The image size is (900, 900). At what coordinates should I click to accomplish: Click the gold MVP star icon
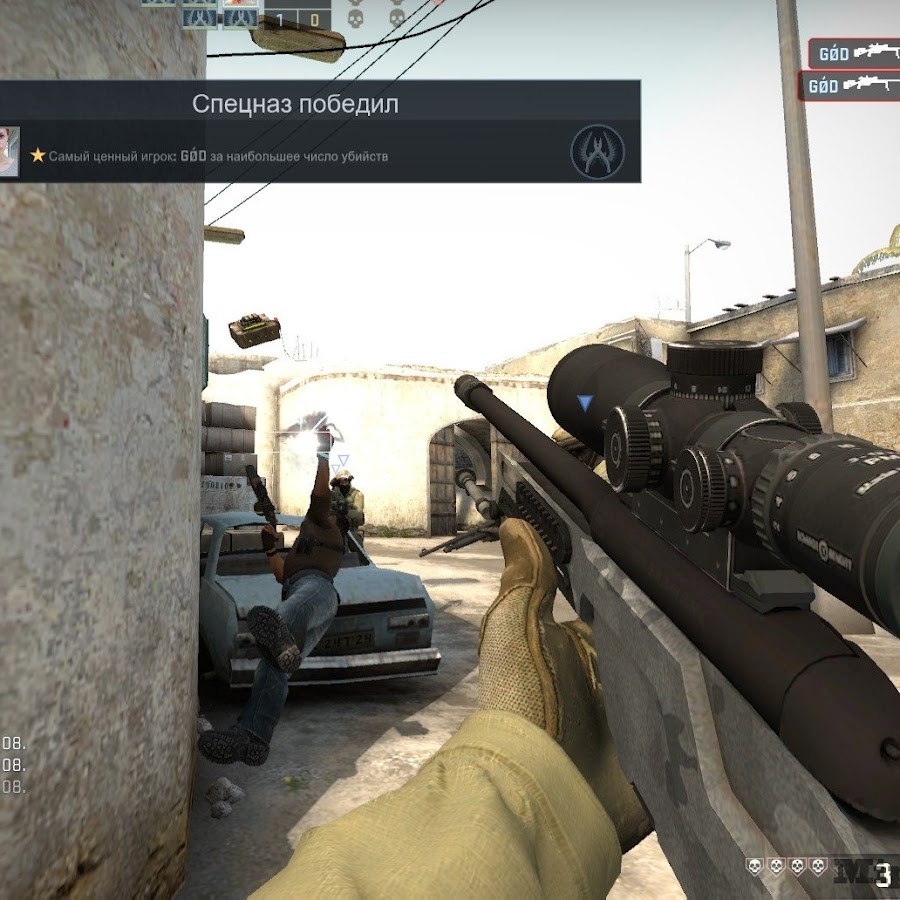[x=38, y=156]
